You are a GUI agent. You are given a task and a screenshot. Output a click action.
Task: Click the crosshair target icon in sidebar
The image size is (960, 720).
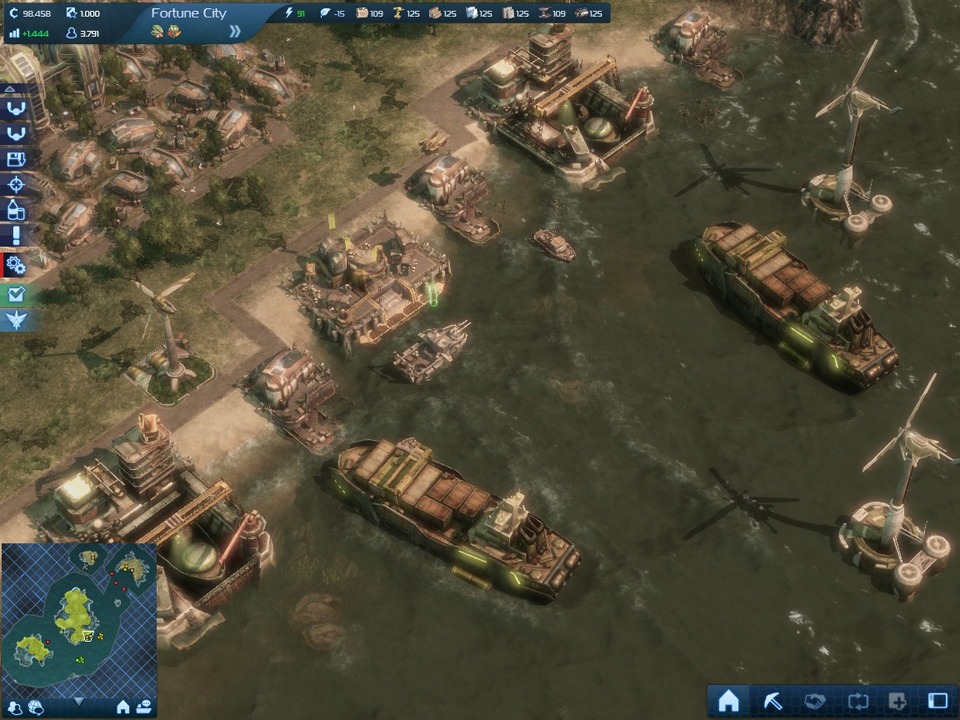click(x=16, y=185)
